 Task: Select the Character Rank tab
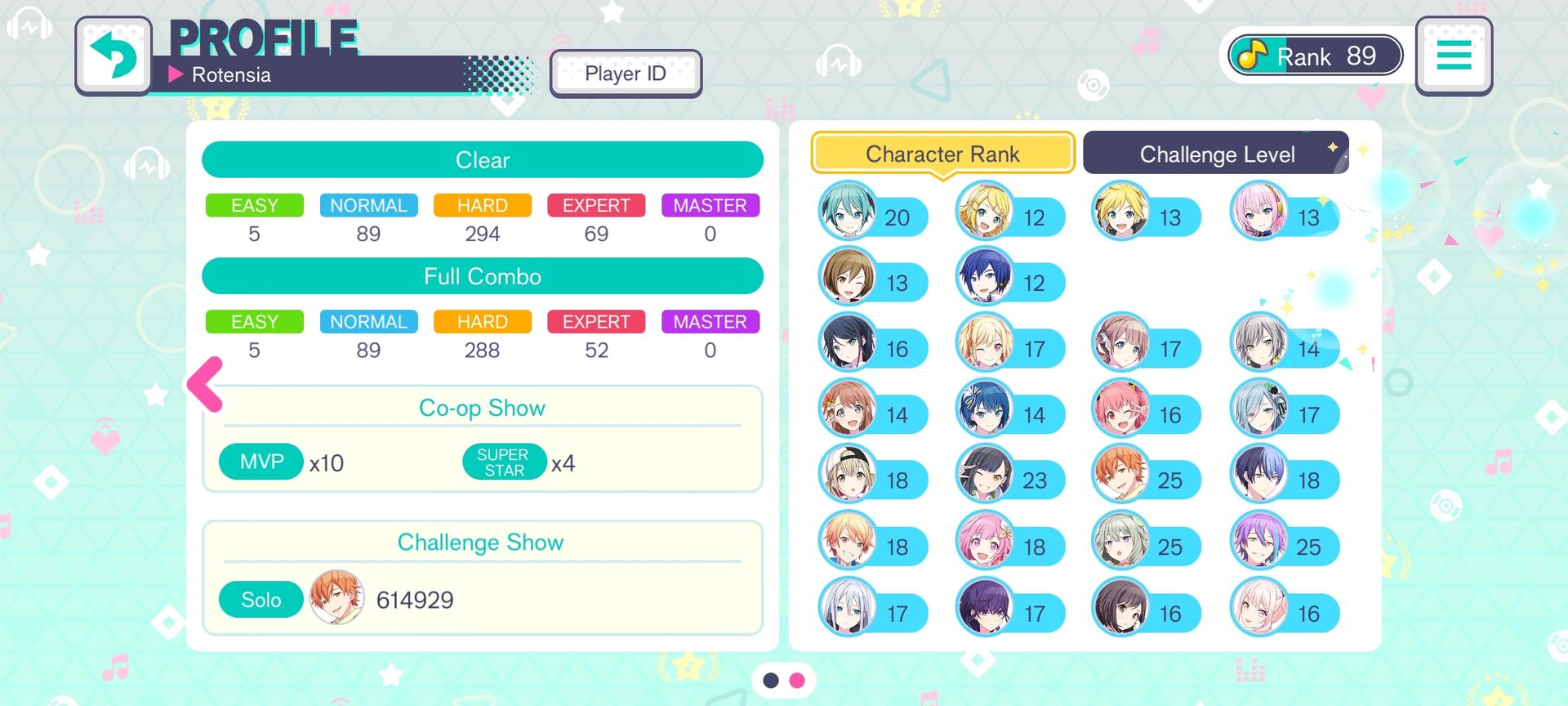coord(942,154)
